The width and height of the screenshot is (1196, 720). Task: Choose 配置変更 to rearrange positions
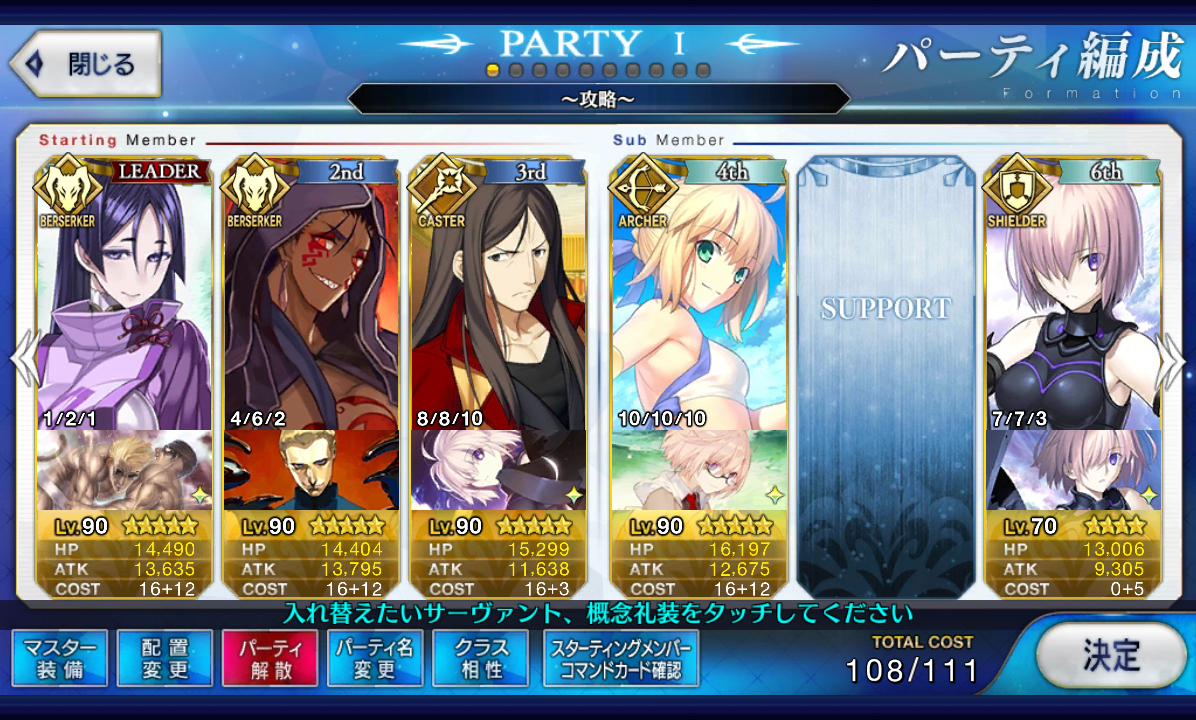165,658
